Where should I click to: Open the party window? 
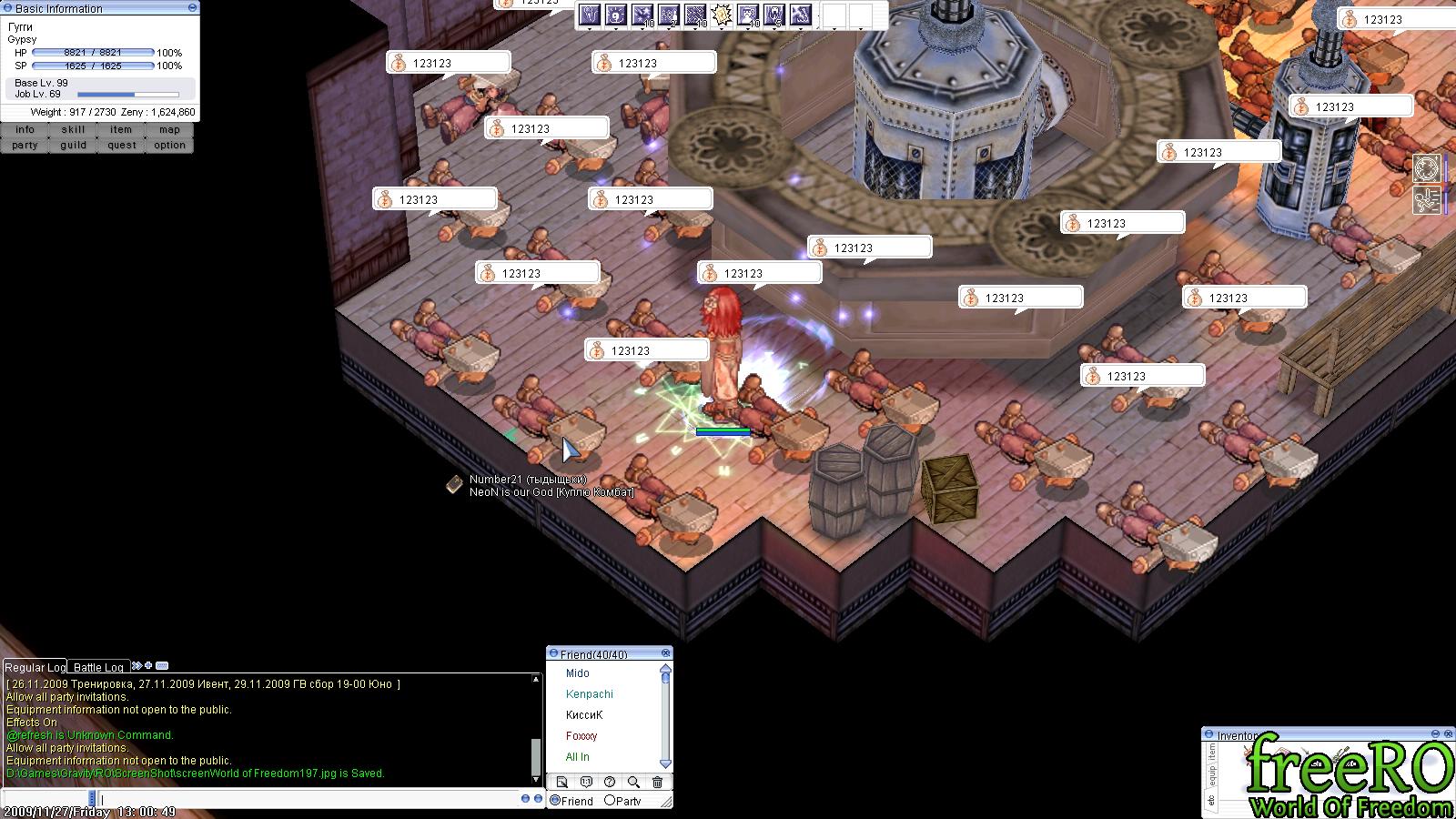click(25, 146)
